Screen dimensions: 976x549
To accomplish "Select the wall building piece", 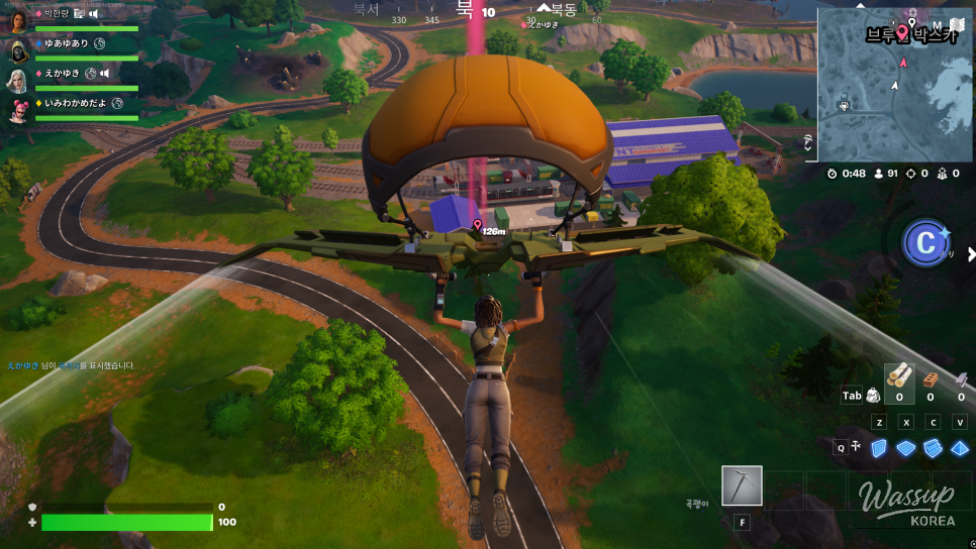I will click(879, 448).
